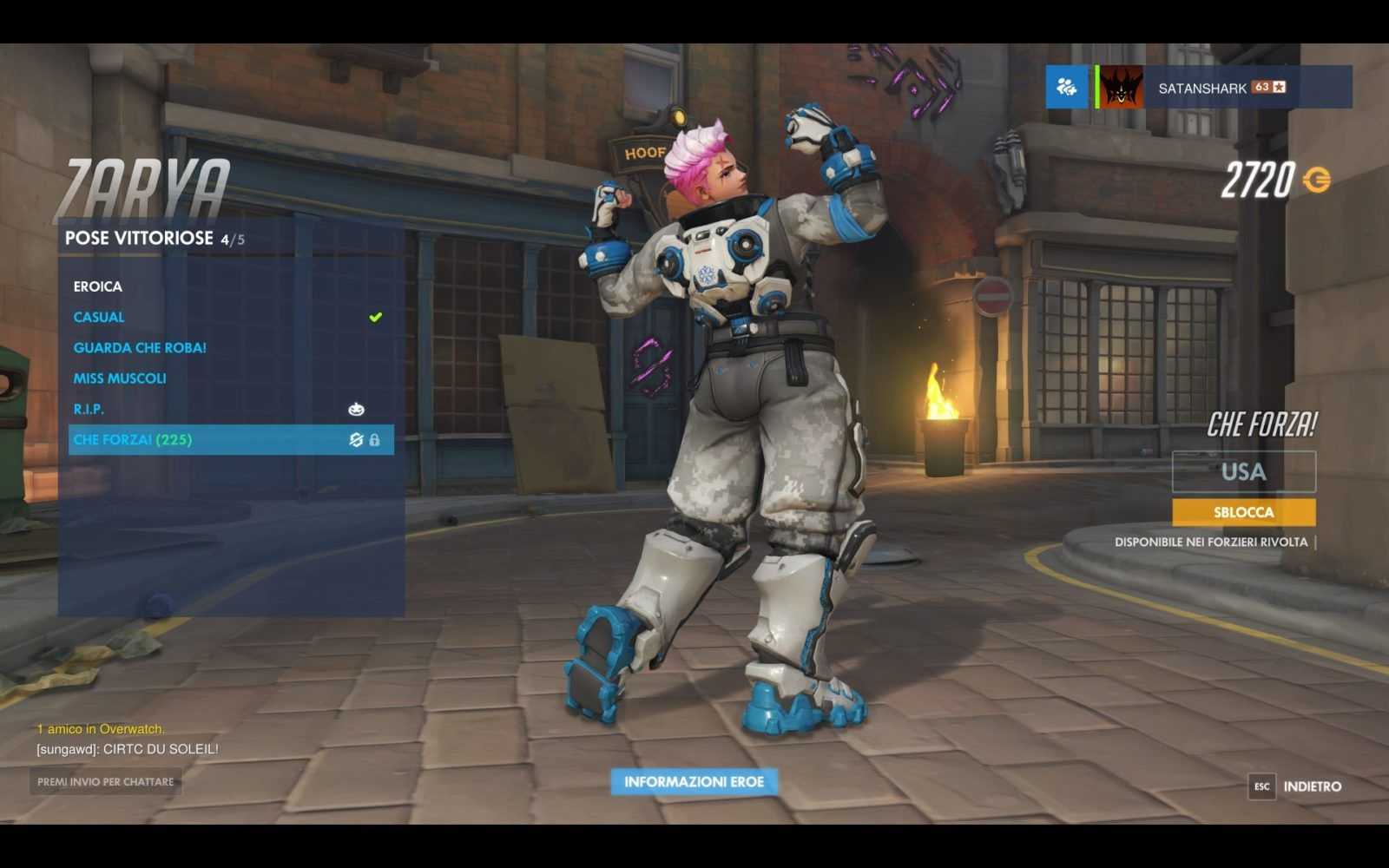
Task: Open the social group icon
Action: coord(1066,87)
